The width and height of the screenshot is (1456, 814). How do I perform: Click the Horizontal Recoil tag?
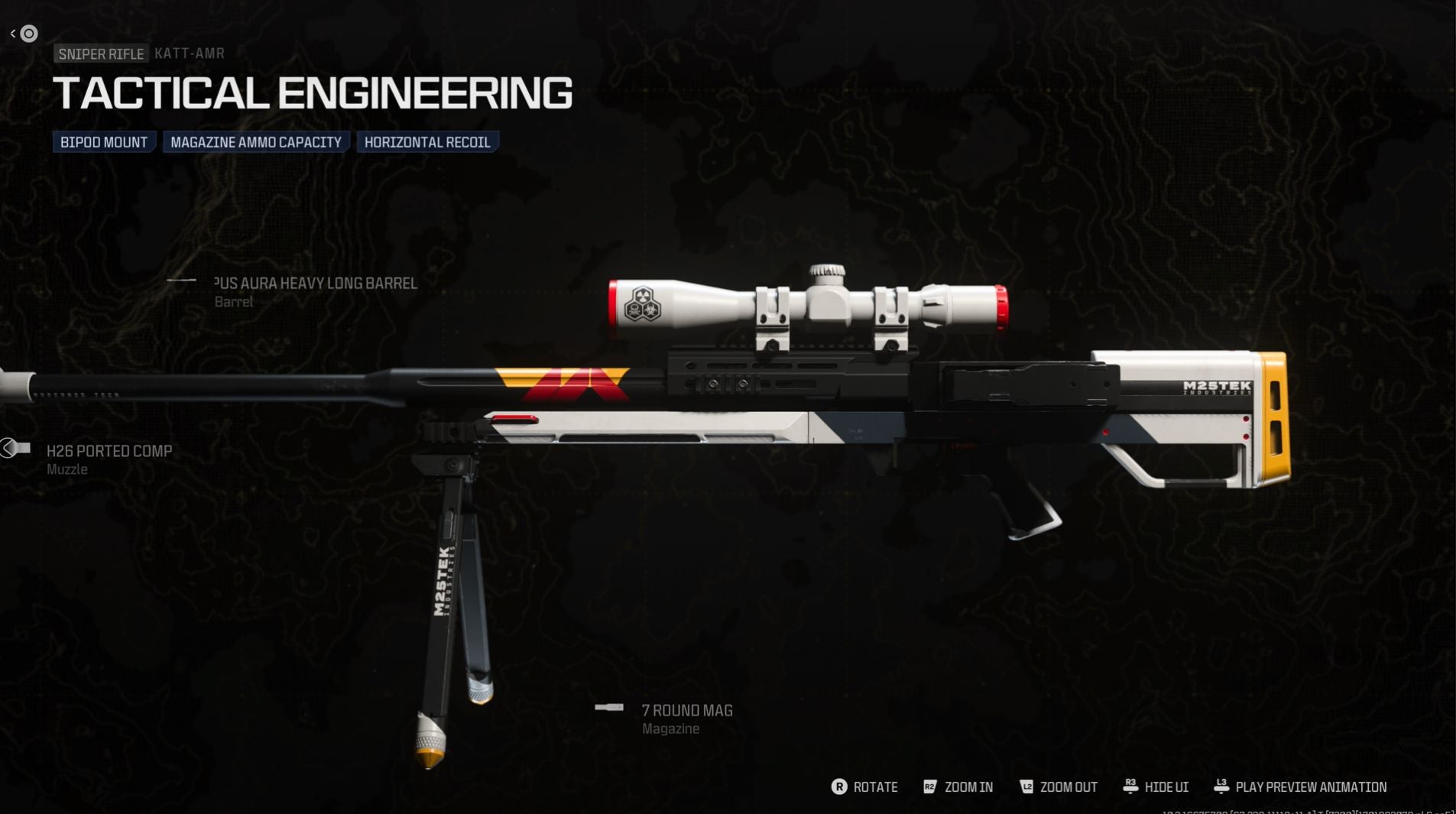(x=427, y=142)
